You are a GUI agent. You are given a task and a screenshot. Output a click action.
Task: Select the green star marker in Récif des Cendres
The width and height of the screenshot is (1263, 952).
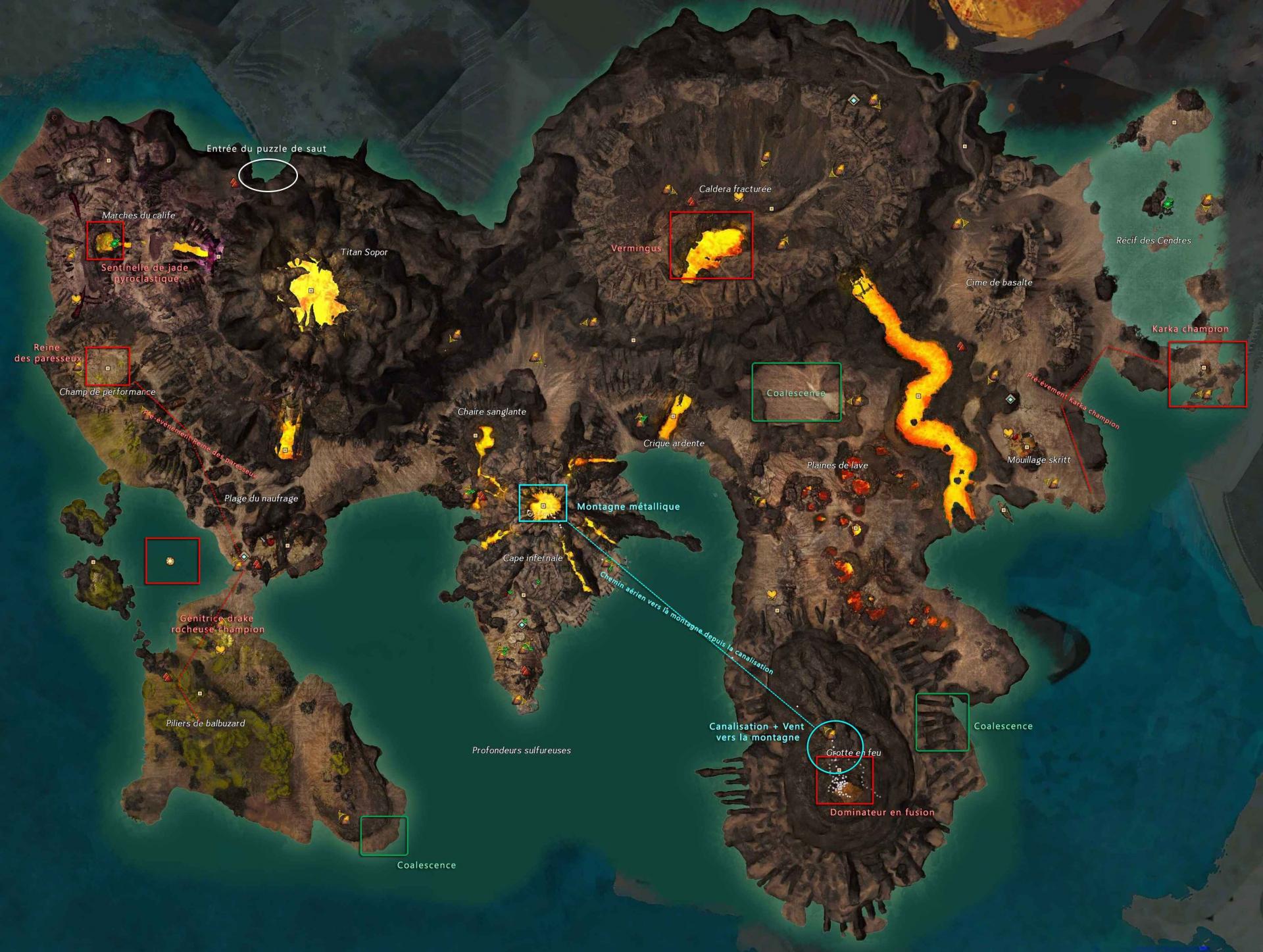pos(1168,205)
